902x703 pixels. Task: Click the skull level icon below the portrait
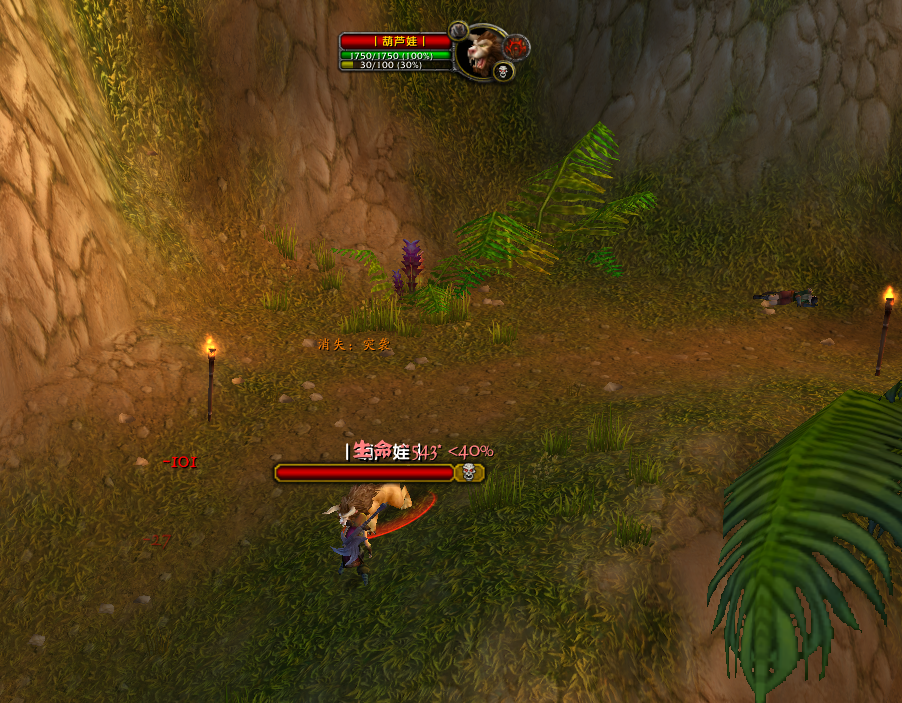click(503, 70)
